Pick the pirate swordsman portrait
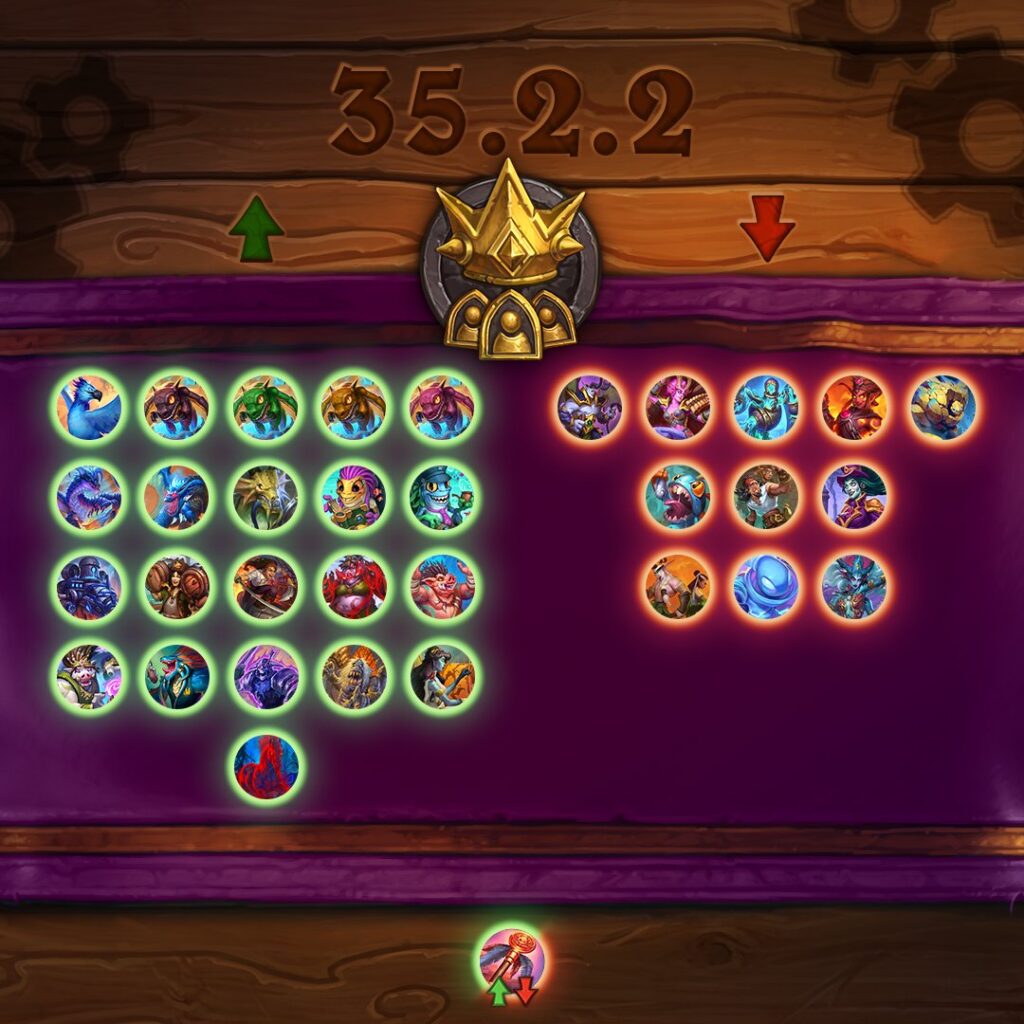1024x1024 pixels. coord(265,587)
